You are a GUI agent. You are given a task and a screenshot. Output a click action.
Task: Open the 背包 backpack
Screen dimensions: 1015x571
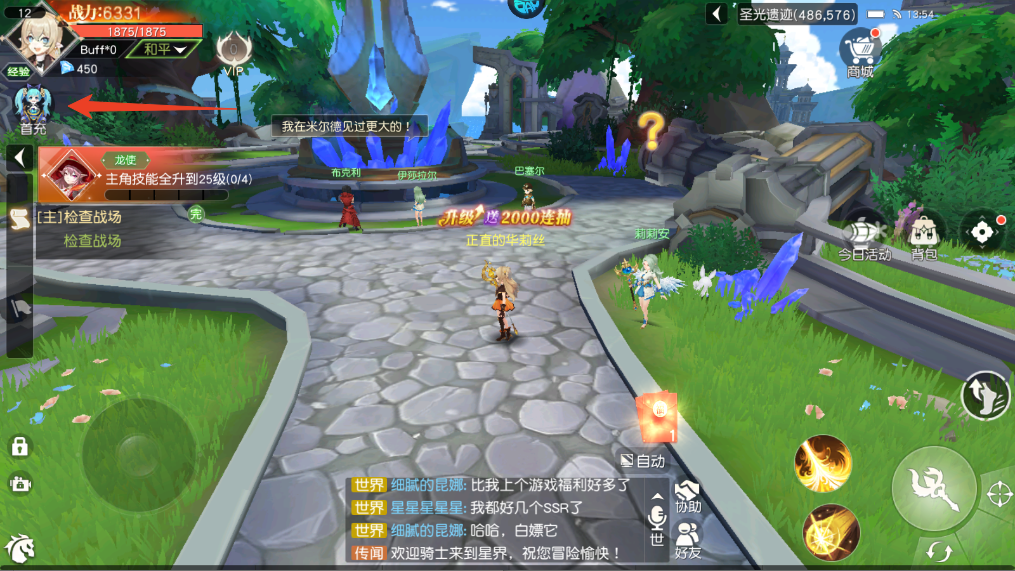point(924,236)
